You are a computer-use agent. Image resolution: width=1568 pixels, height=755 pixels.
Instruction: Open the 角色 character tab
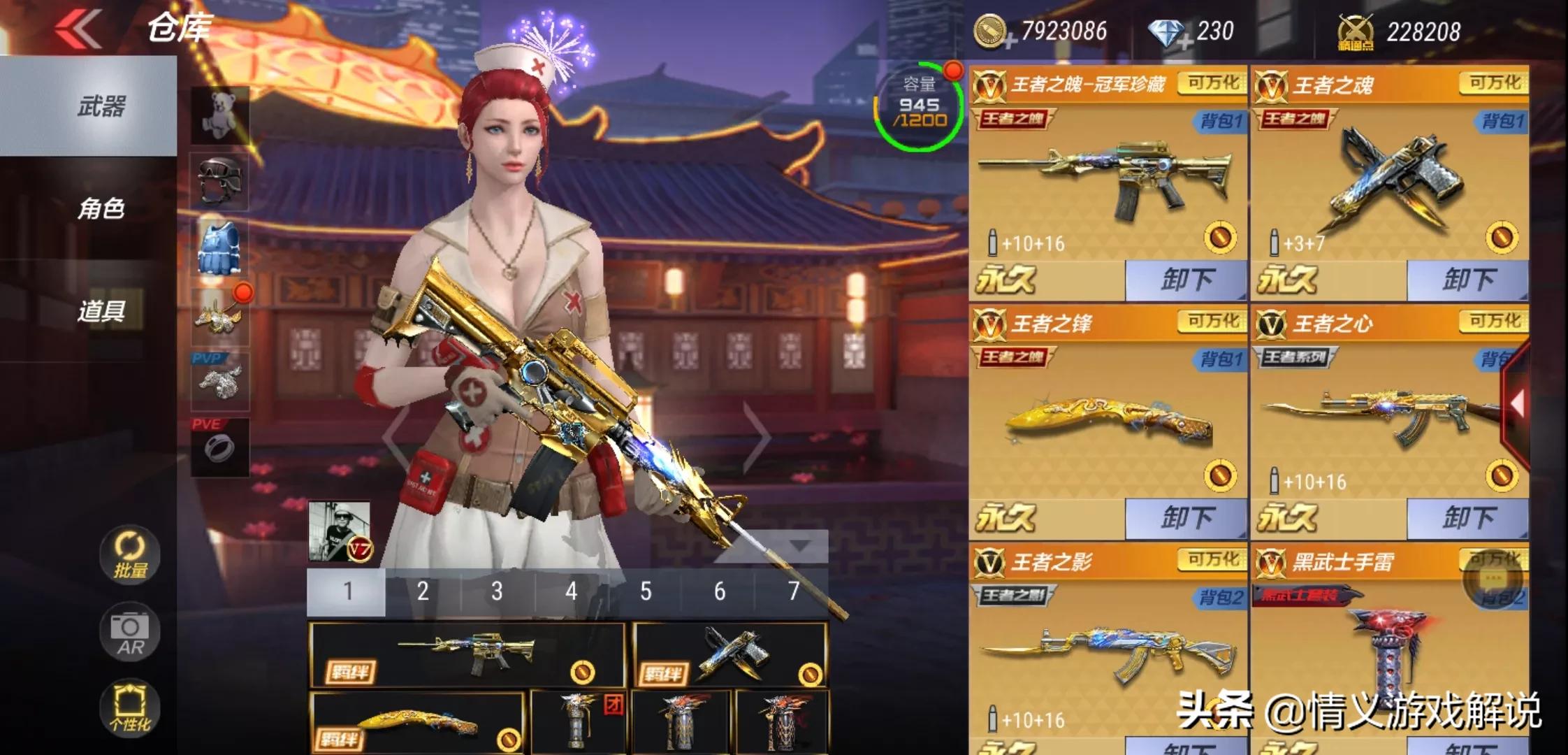tap(101, 208)
